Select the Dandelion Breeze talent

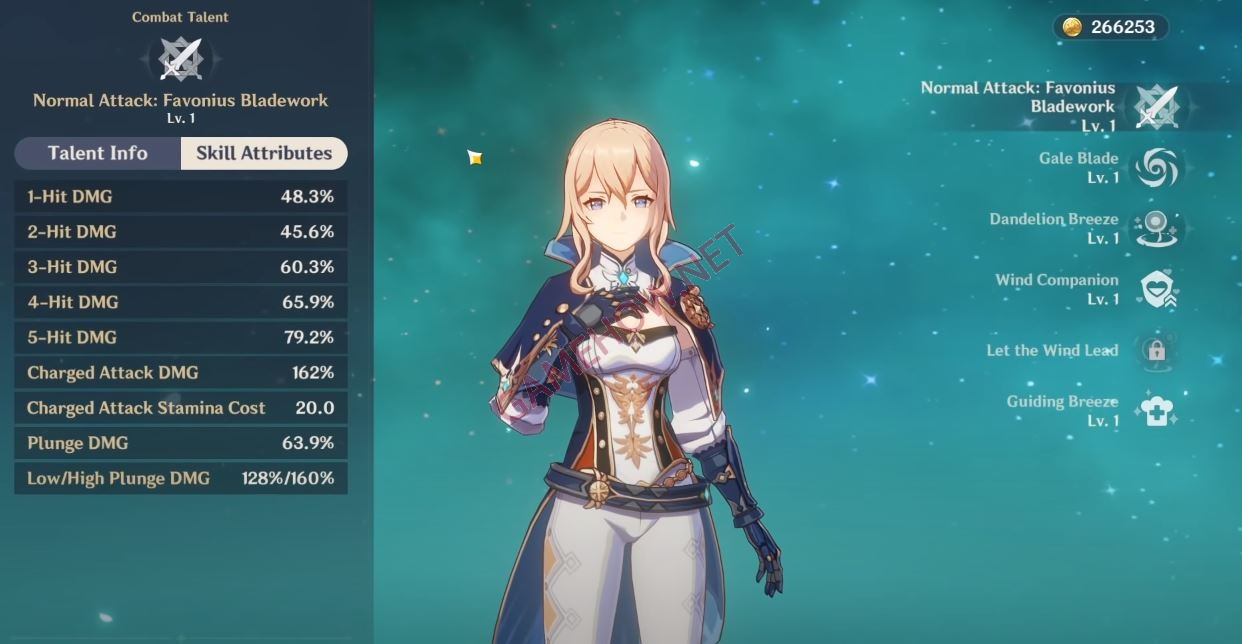point(1157,229)
